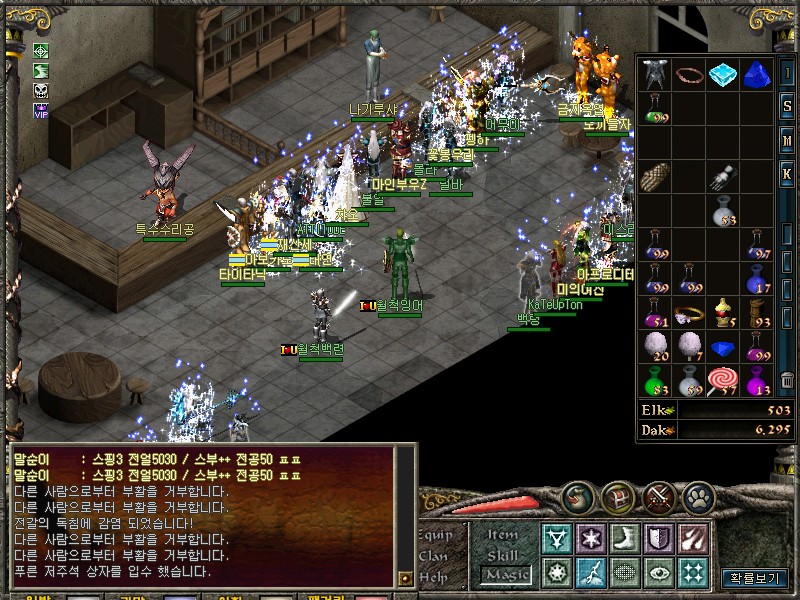The image size is (800, 600).
Task: Click the VIP crown icon
Action: [41, 111]
